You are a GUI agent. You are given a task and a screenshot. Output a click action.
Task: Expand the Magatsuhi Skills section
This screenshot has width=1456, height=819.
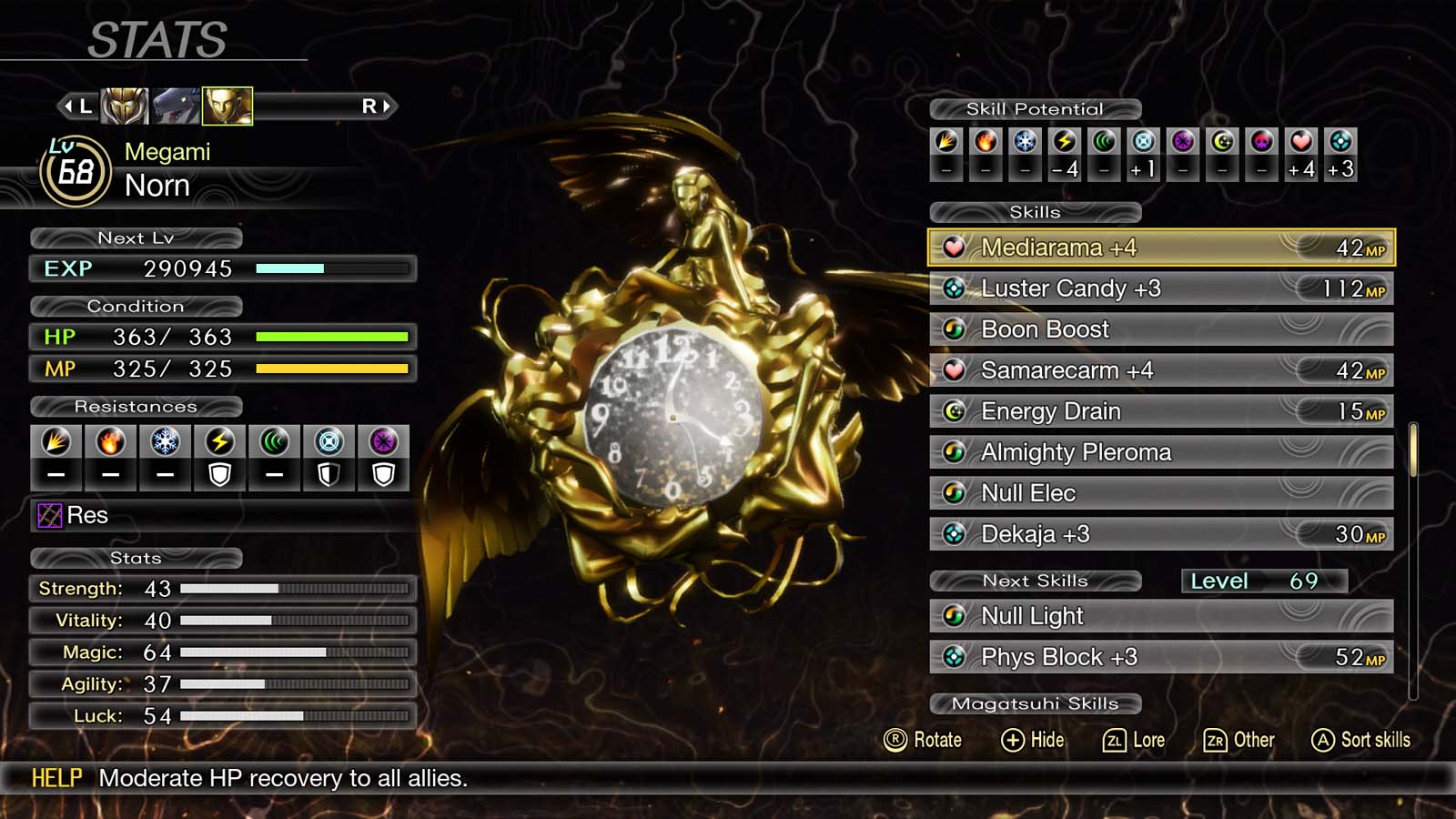click(1036, 703)
